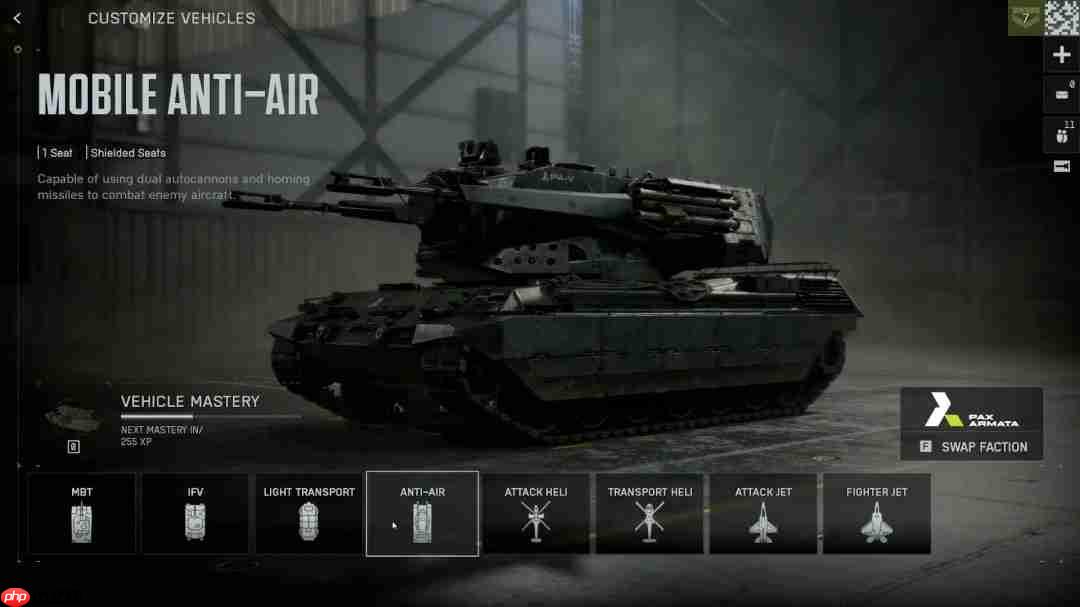Click the plus icon in the side panel
1080x607 pixels.
[1061, 55]
